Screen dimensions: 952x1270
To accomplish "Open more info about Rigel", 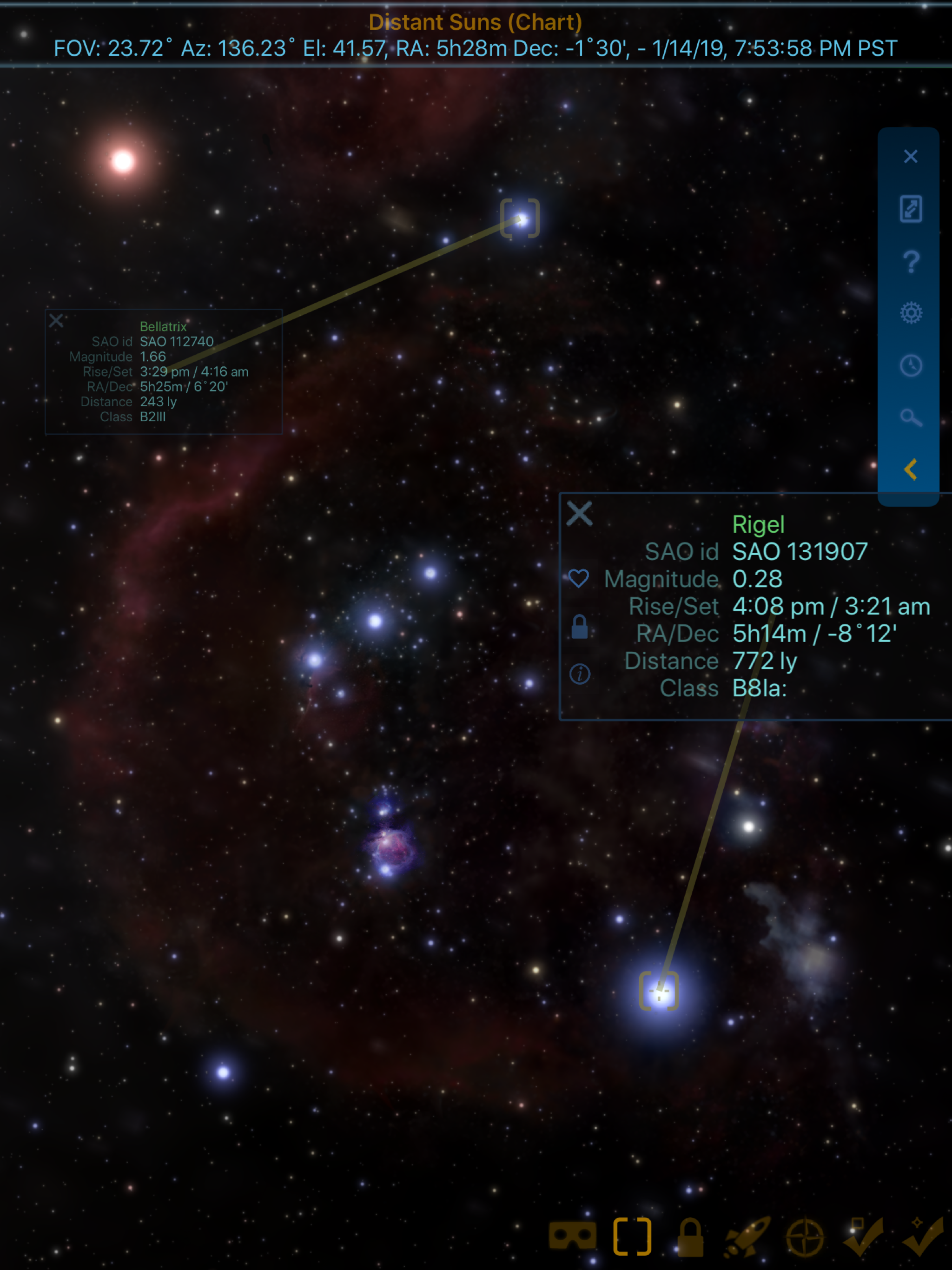I will coord(579,674).
